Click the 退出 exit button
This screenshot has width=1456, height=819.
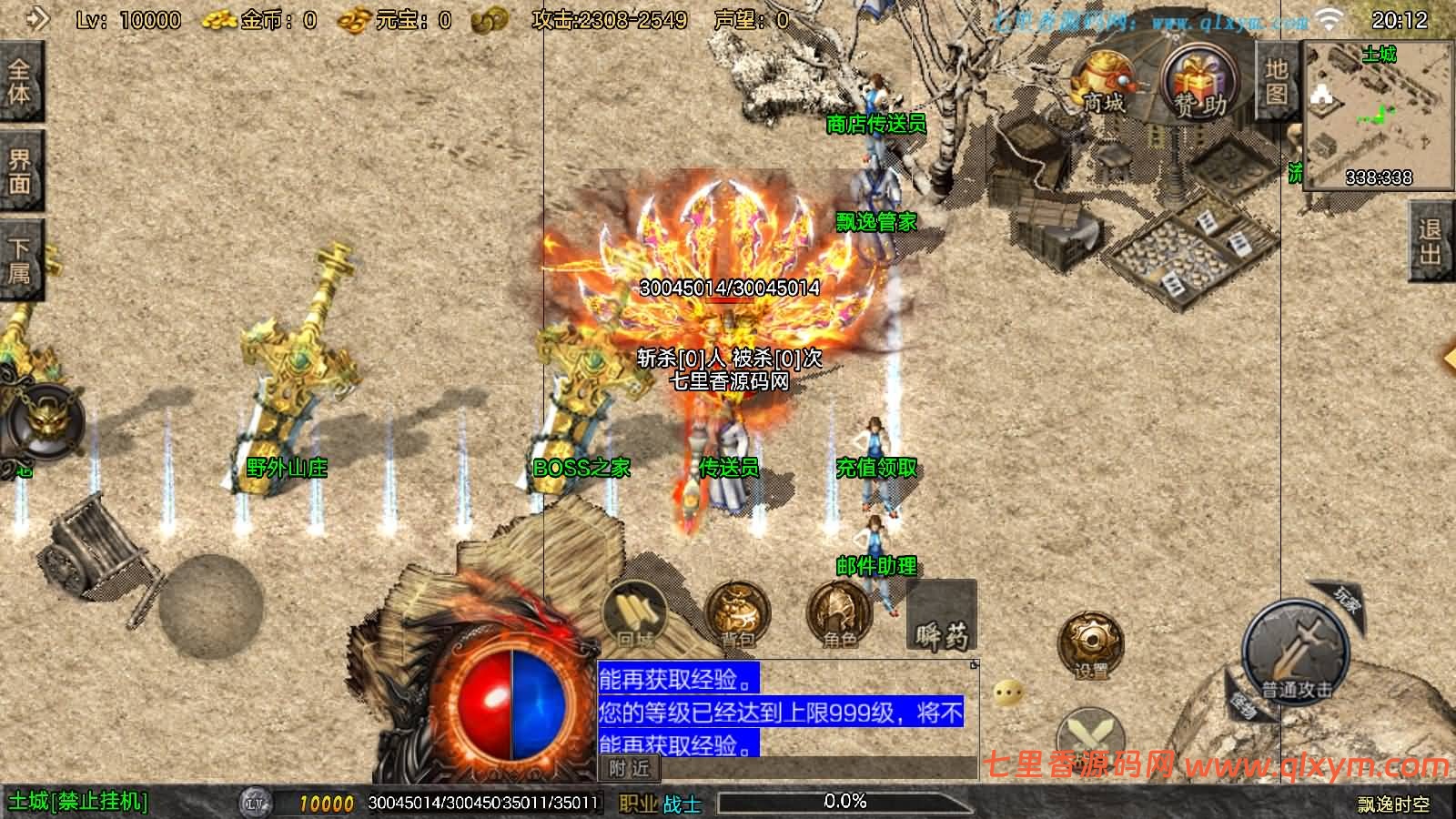(1431, 242)
